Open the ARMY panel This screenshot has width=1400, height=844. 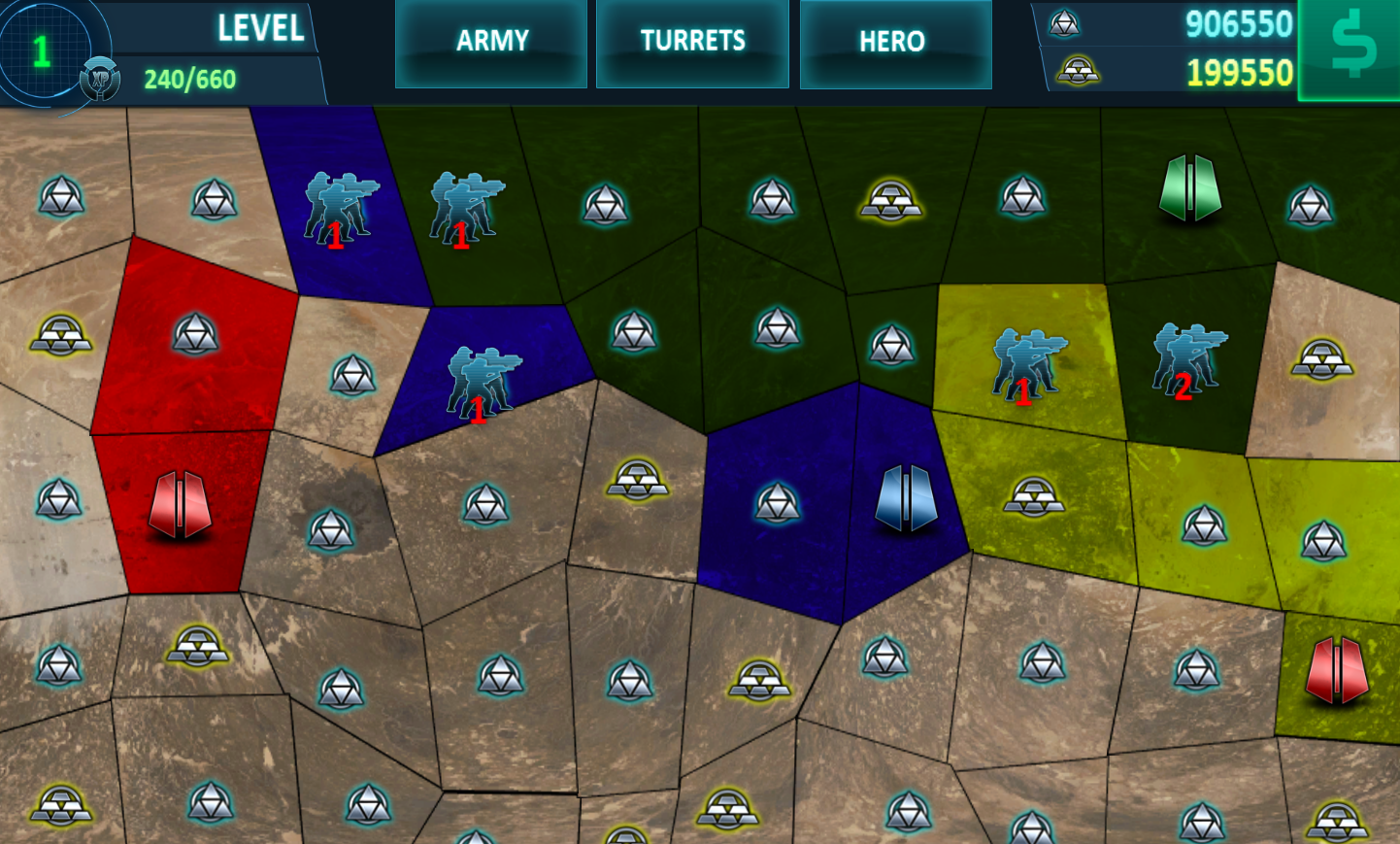point(491,41)
